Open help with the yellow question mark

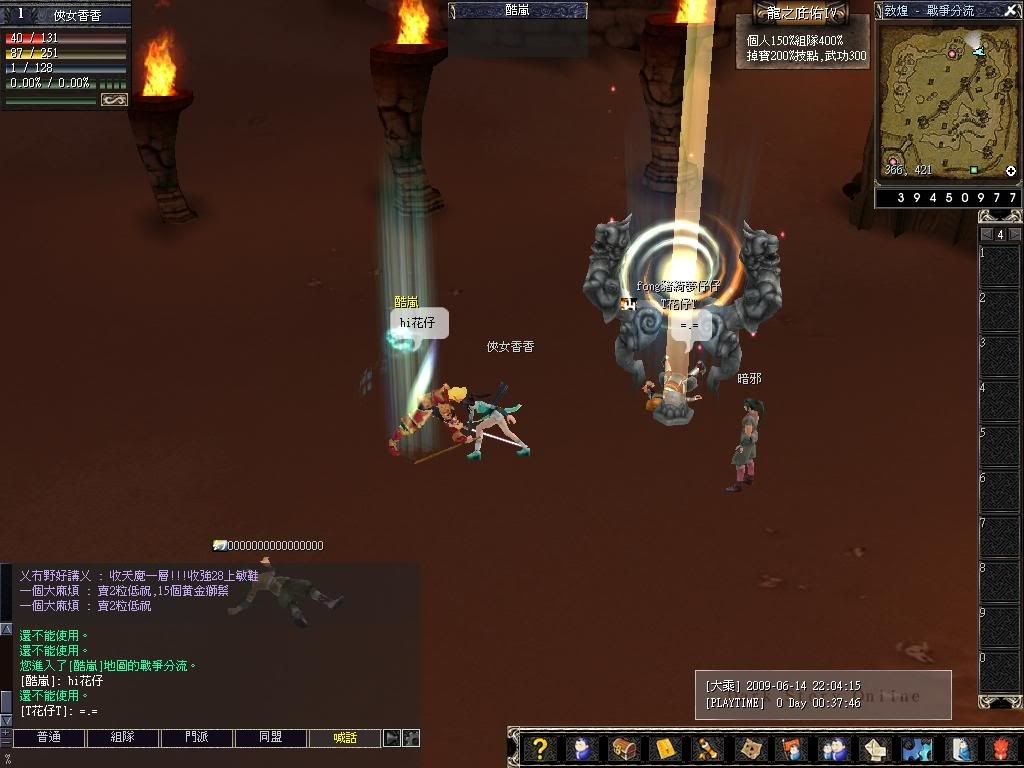pos(540,748)
